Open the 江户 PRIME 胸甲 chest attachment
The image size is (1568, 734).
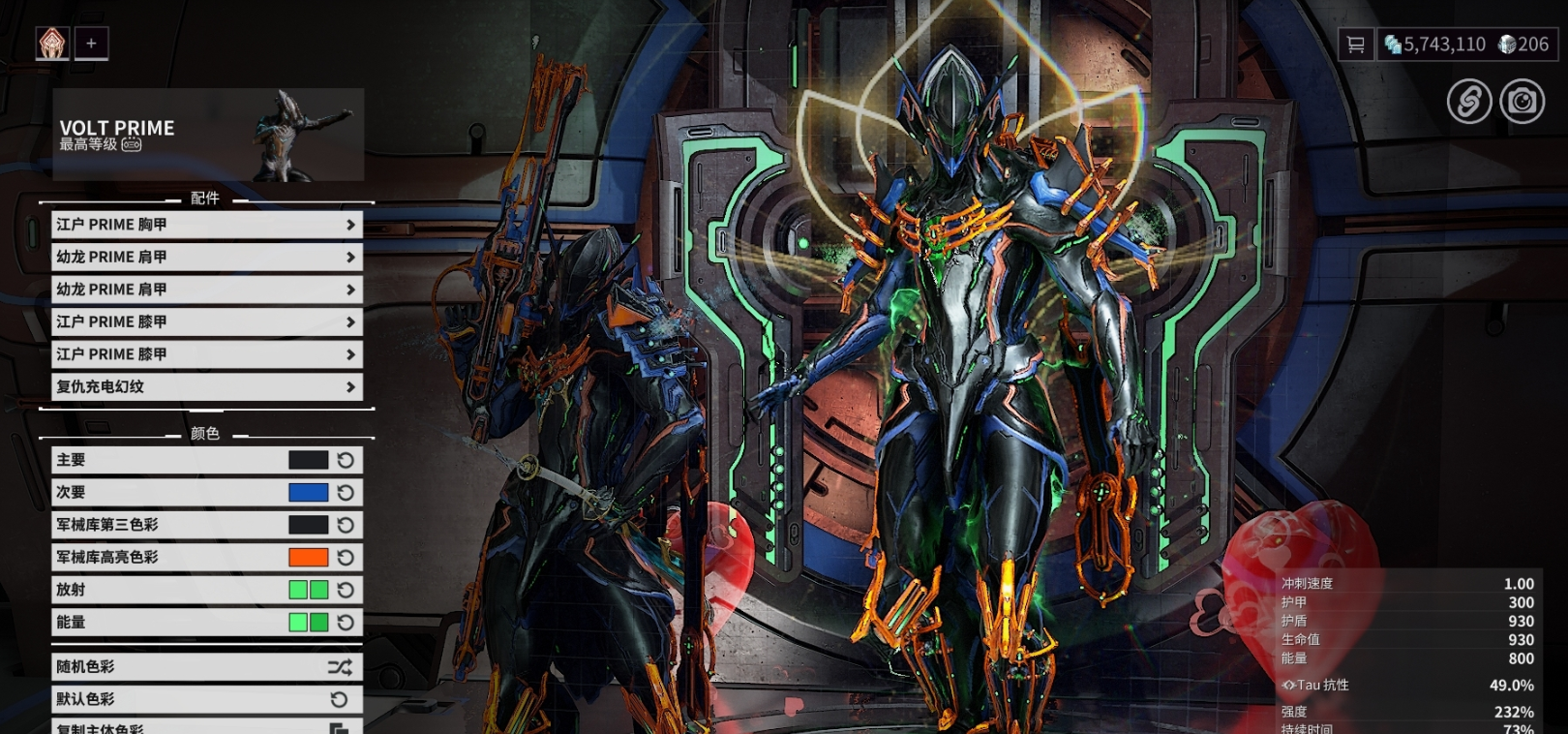(206, 225)
